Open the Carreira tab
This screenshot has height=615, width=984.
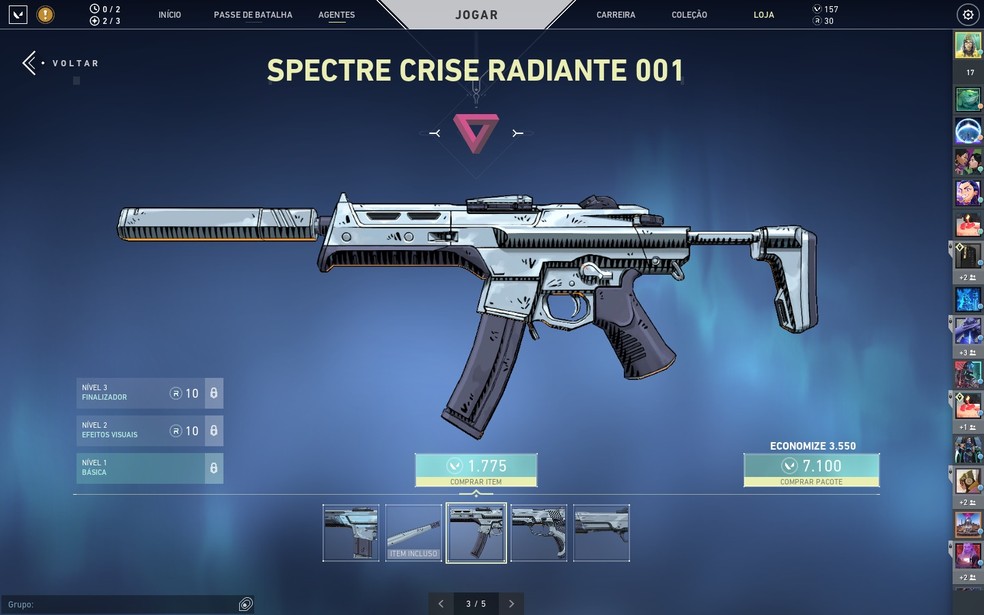[616, 15]
